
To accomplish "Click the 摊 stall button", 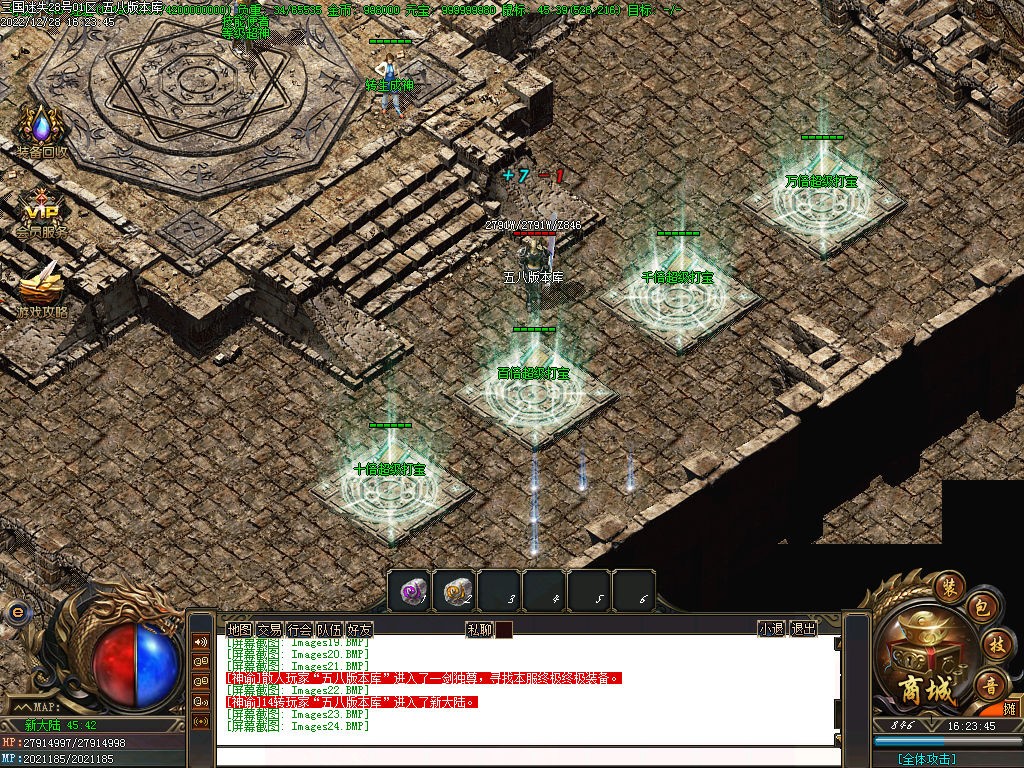I will (1010, 709).
